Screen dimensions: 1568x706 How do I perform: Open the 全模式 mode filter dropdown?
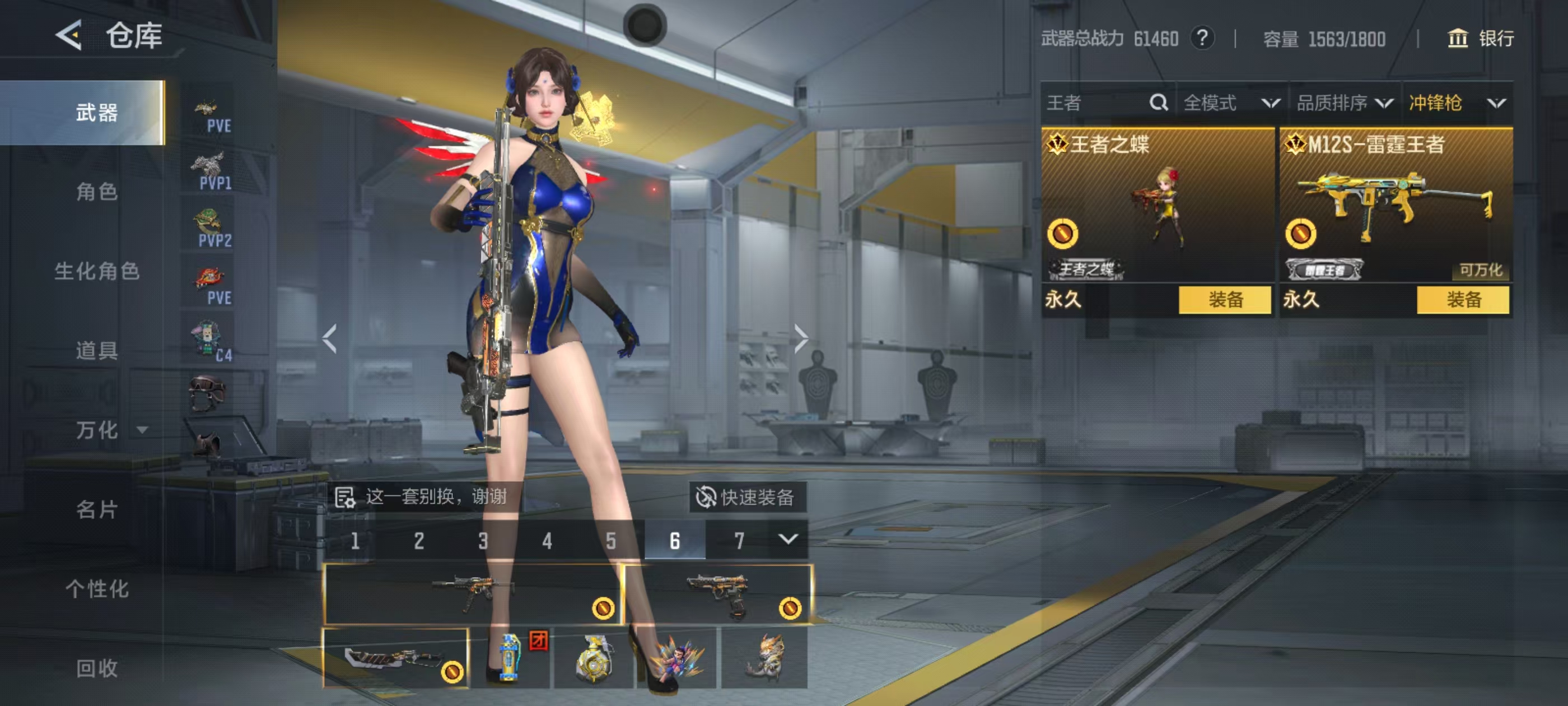click(x=1231, y=103)
